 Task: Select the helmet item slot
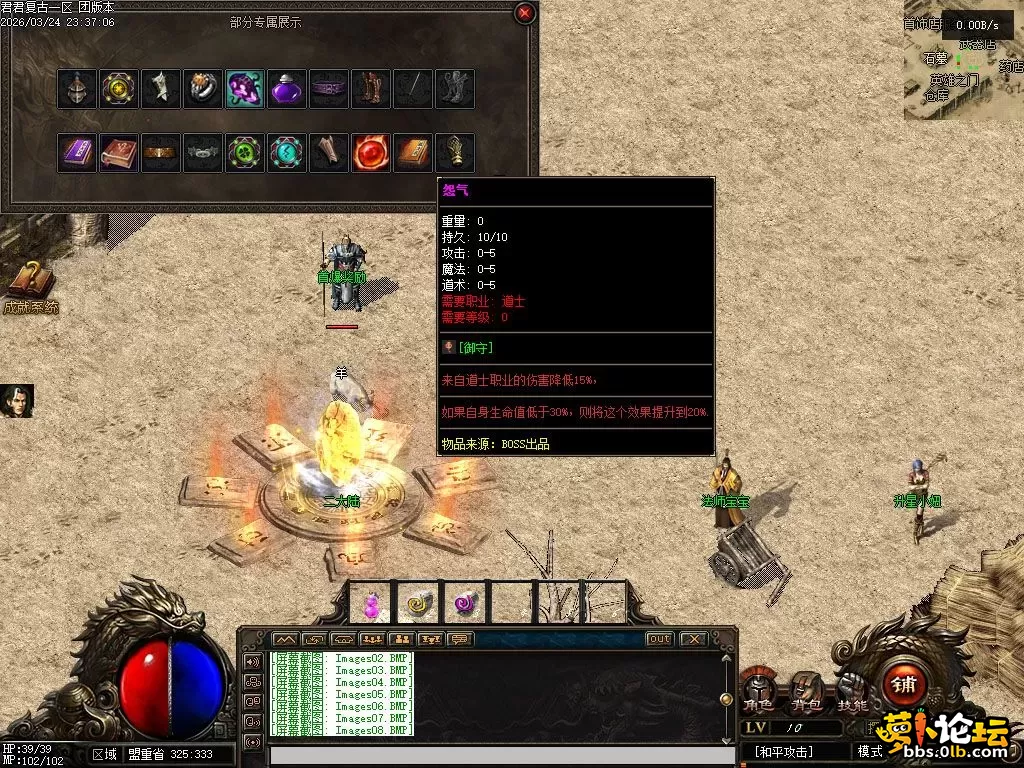click(x=77, y=89)
